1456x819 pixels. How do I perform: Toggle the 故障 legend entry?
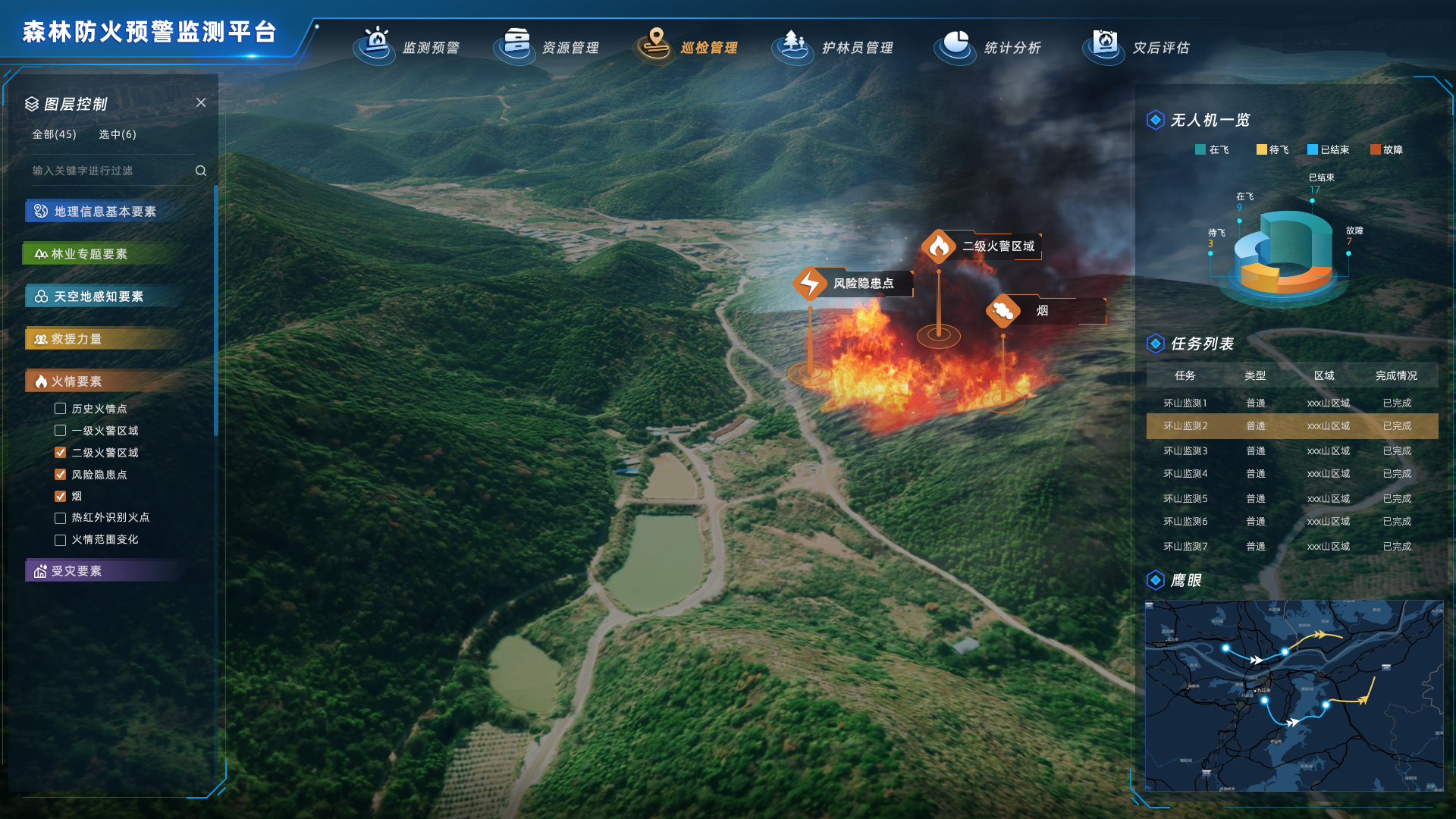[1386, 150]
